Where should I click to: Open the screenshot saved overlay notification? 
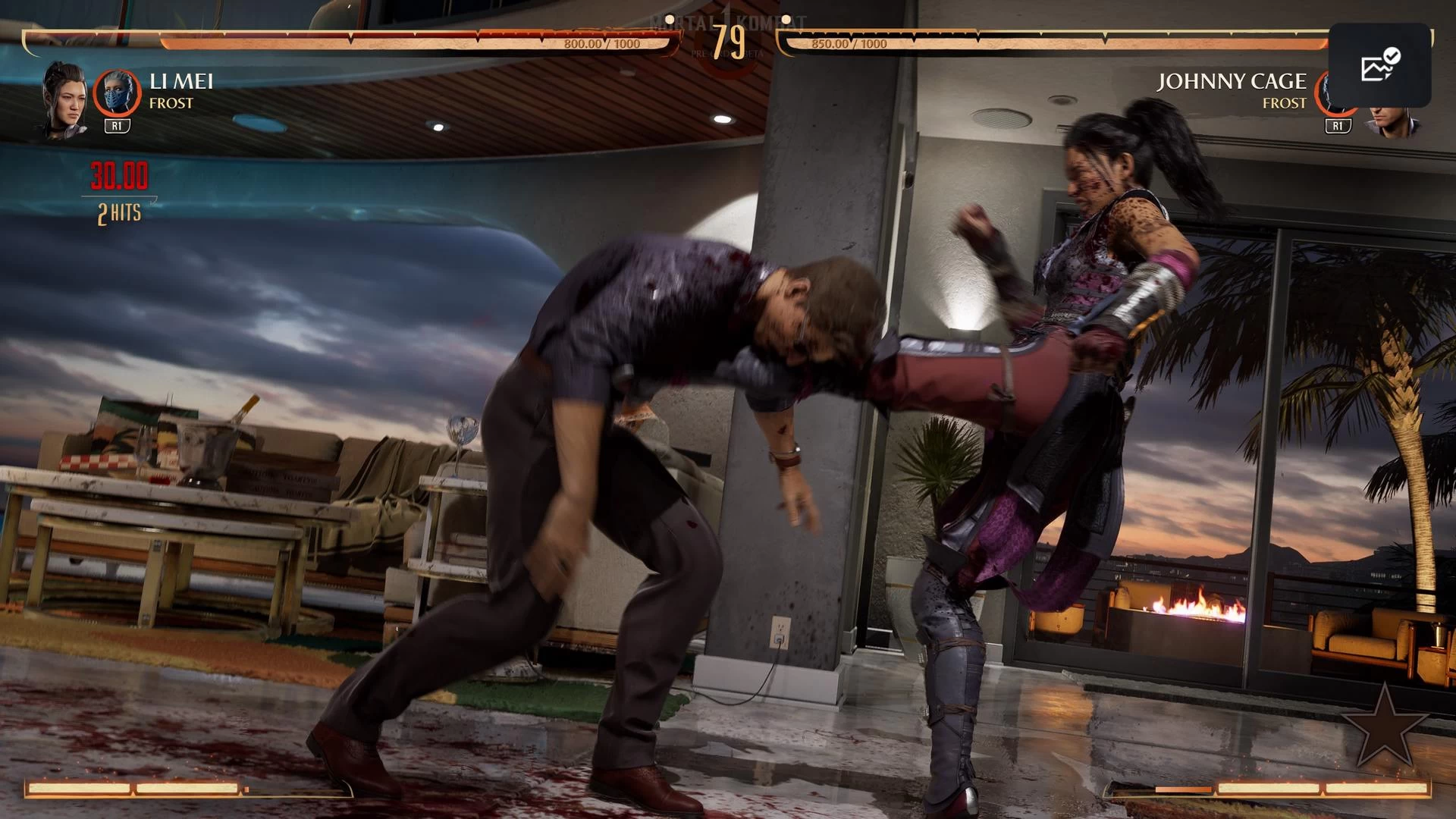pyautogui.click(x=1379, y=65)
